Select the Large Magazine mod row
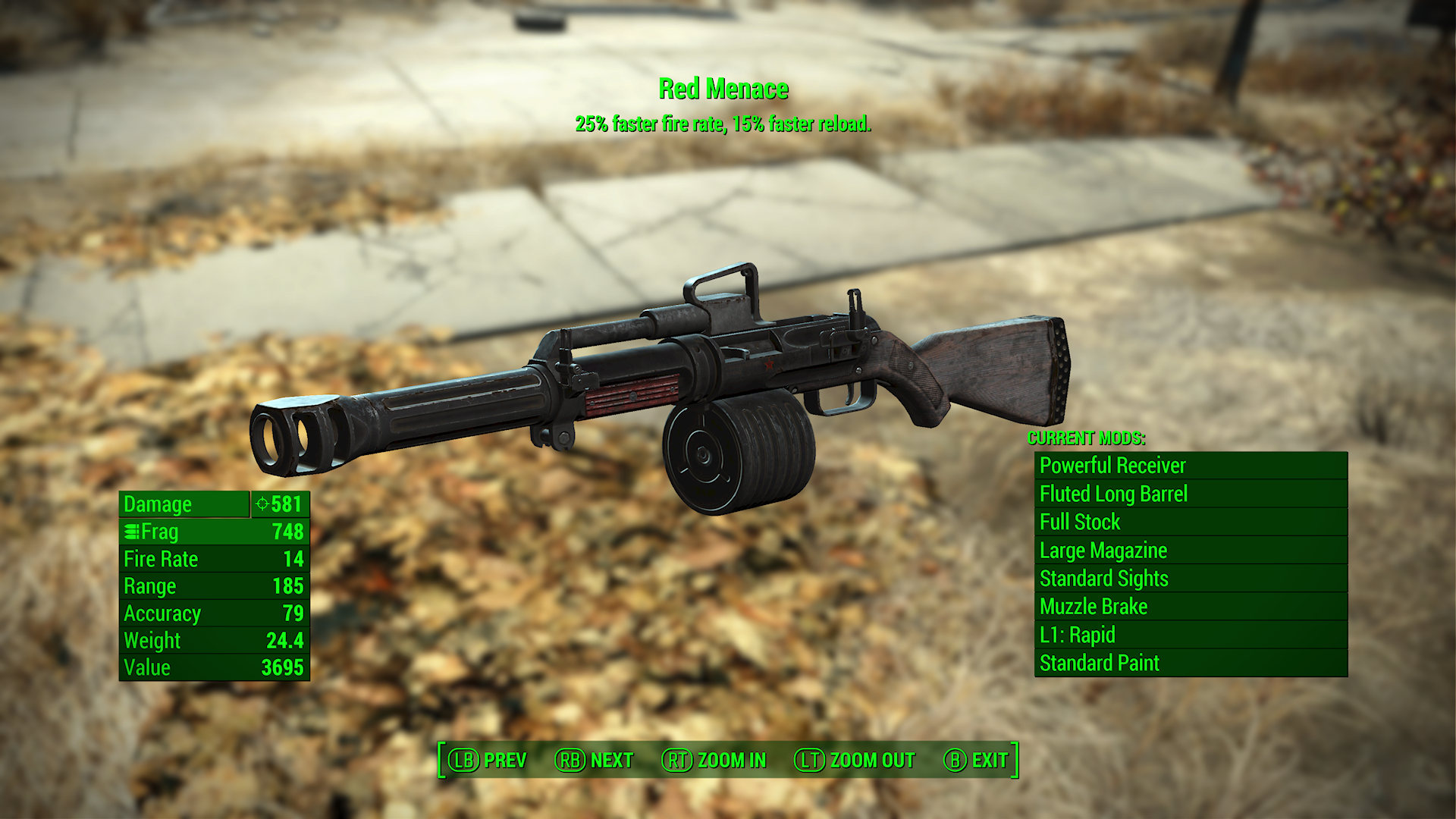The width and height of the screenshot is (1456, 819). pyautogui.click(x=1191, y=551)
